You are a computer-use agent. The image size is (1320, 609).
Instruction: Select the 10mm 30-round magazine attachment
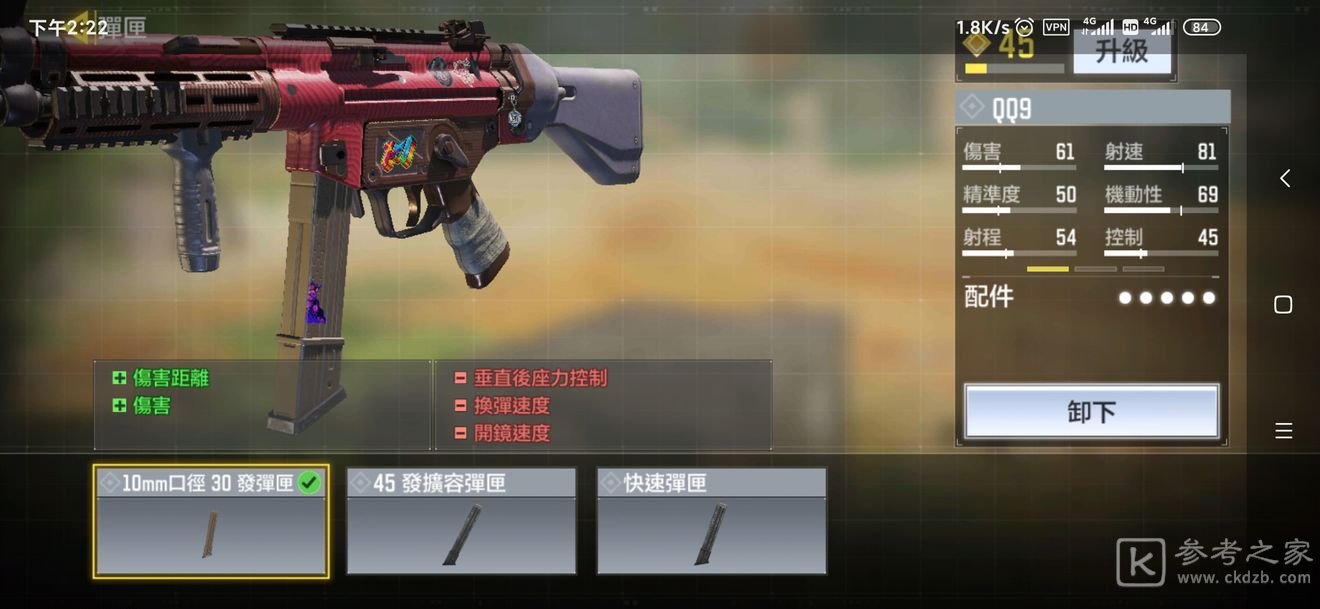[210, 521]
